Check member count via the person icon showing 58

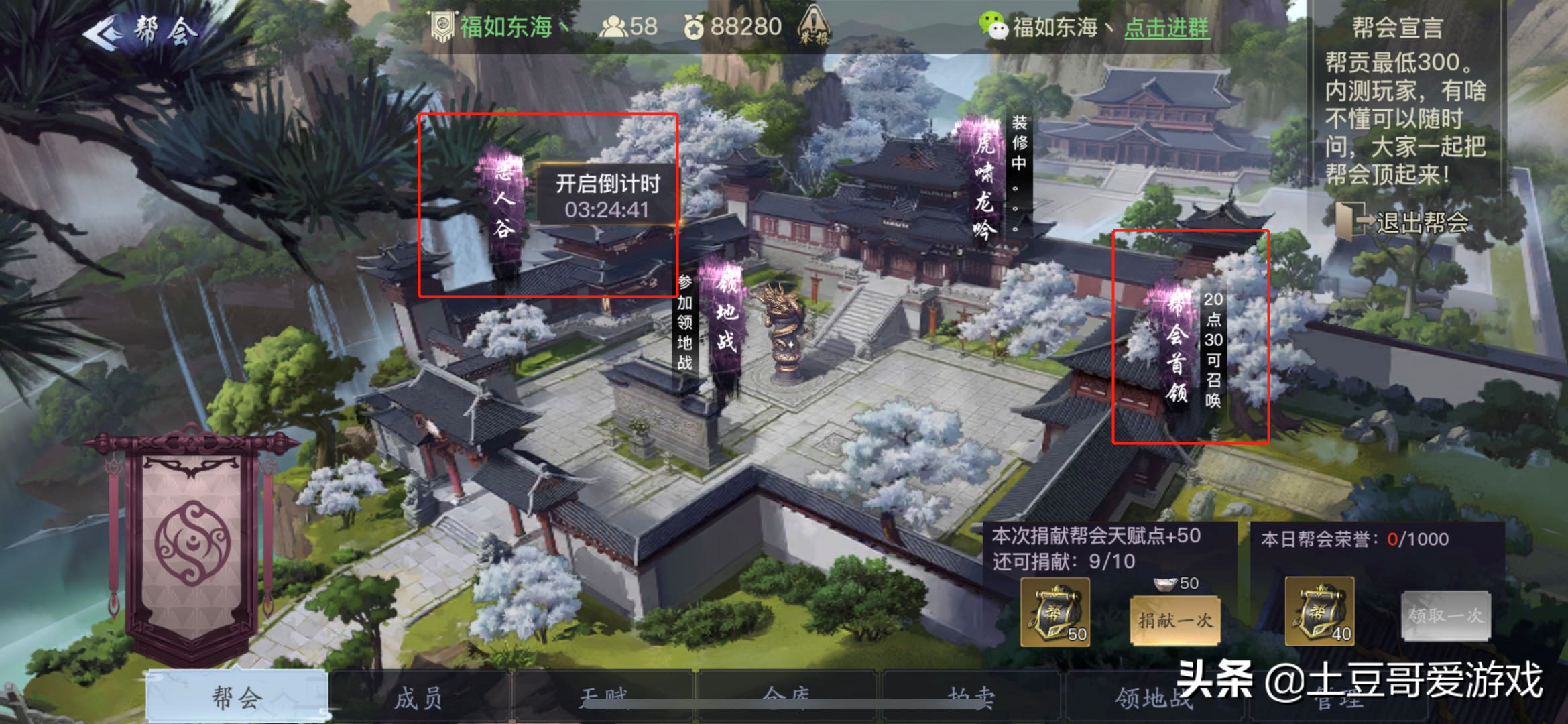click(x=617, y=26)
